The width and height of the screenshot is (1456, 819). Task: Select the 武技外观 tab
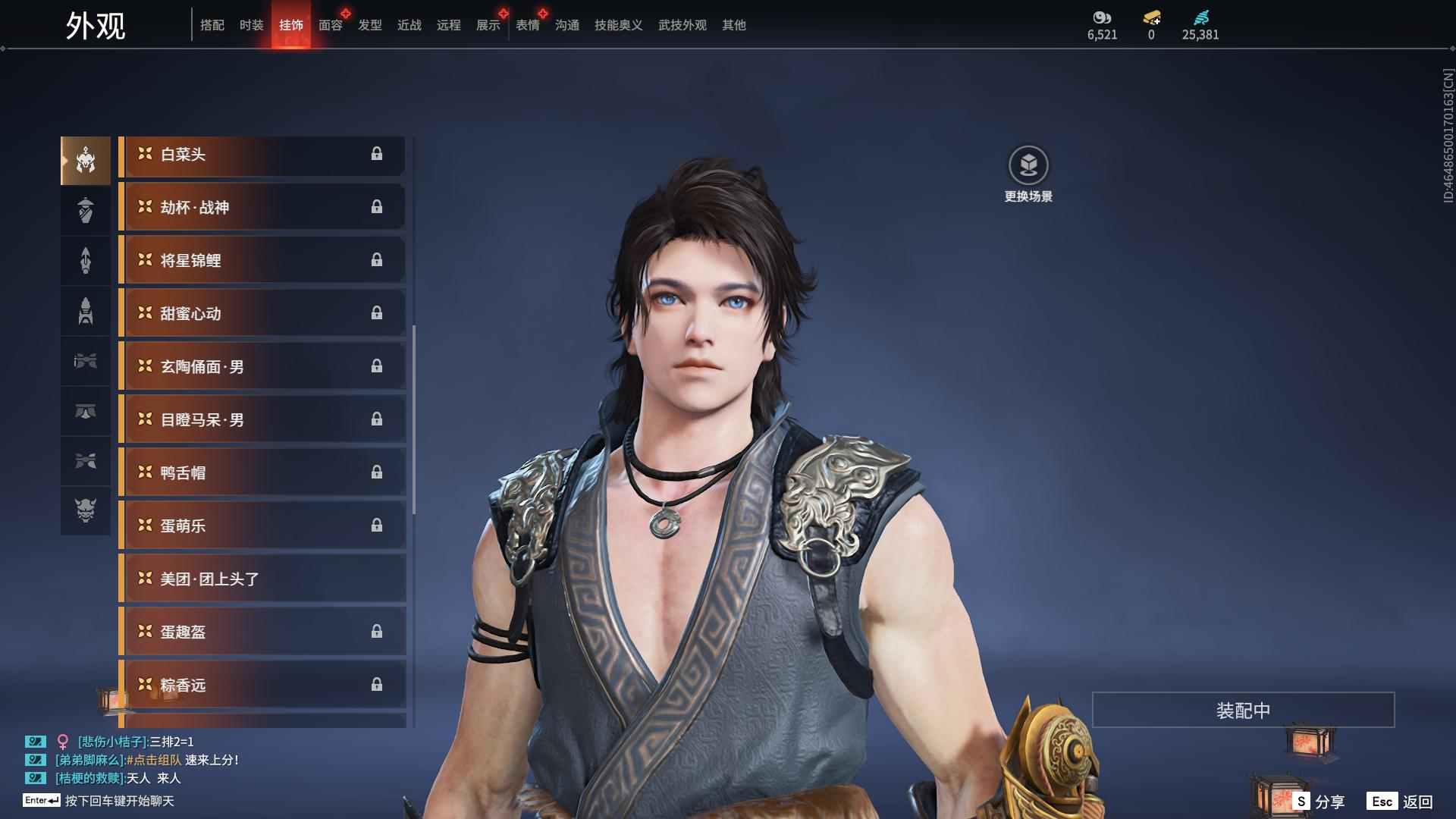click(682, 25)
